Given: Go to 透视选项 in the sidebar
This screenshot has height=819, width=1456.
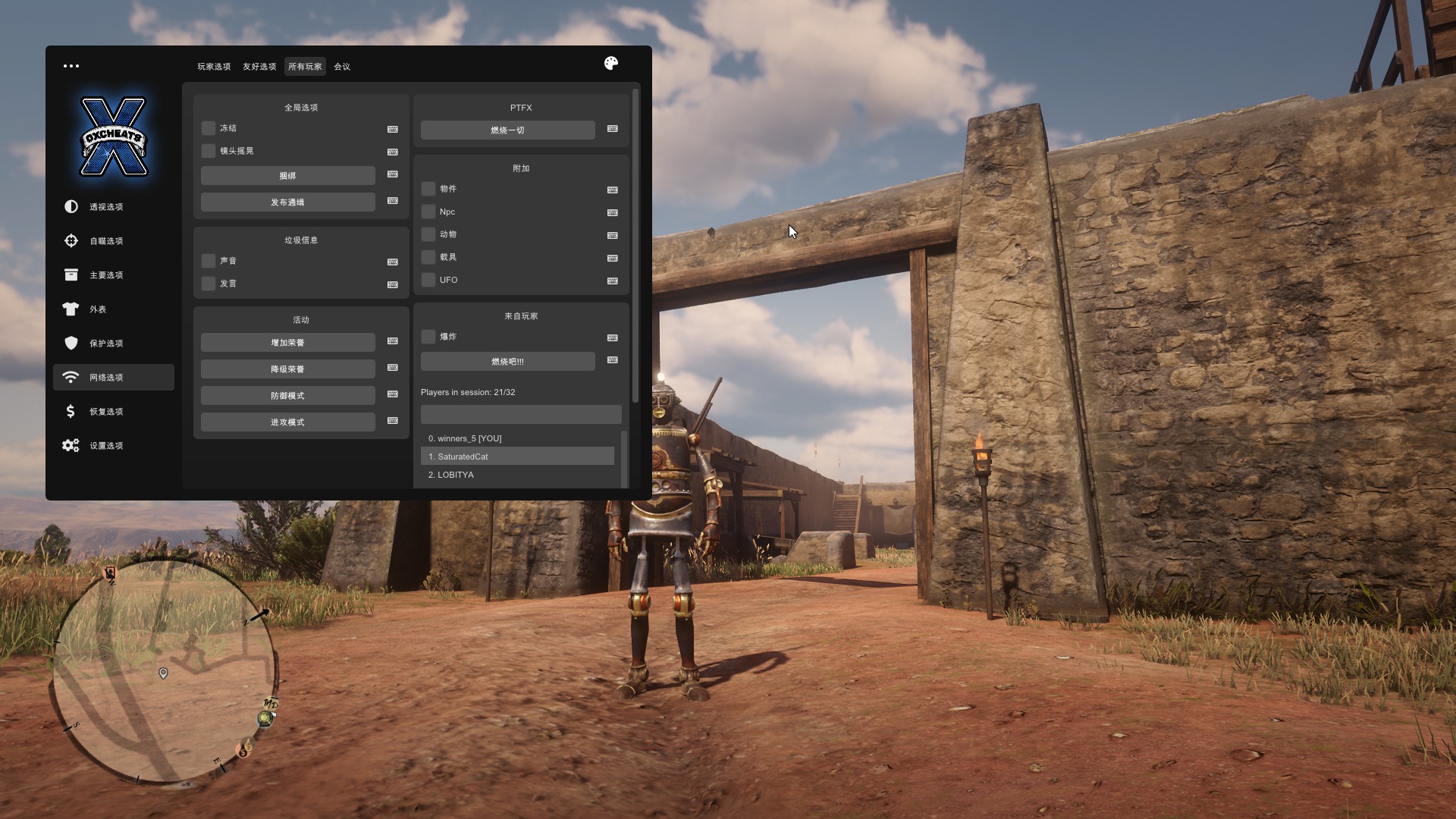Looking at the screenshot, I should tap(106, 207).
